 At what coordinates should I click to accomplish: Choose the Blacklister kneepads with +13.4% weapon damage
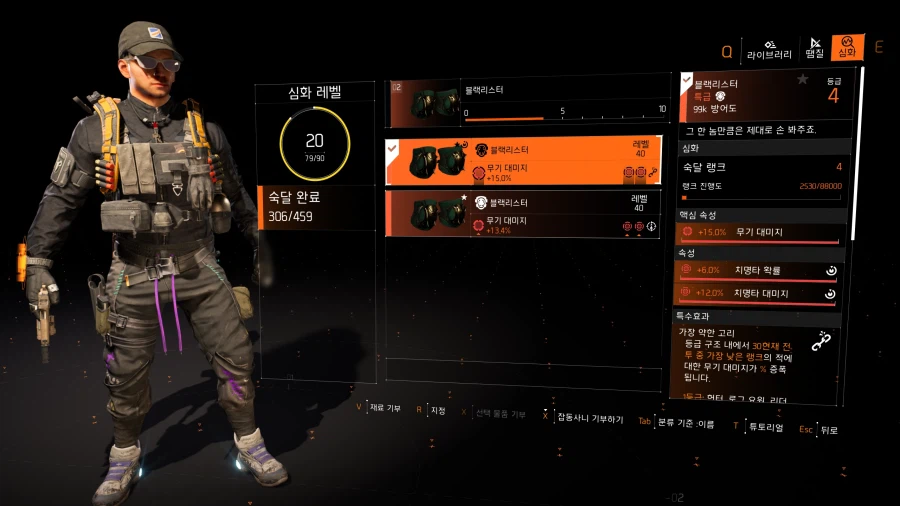(523, 213)
